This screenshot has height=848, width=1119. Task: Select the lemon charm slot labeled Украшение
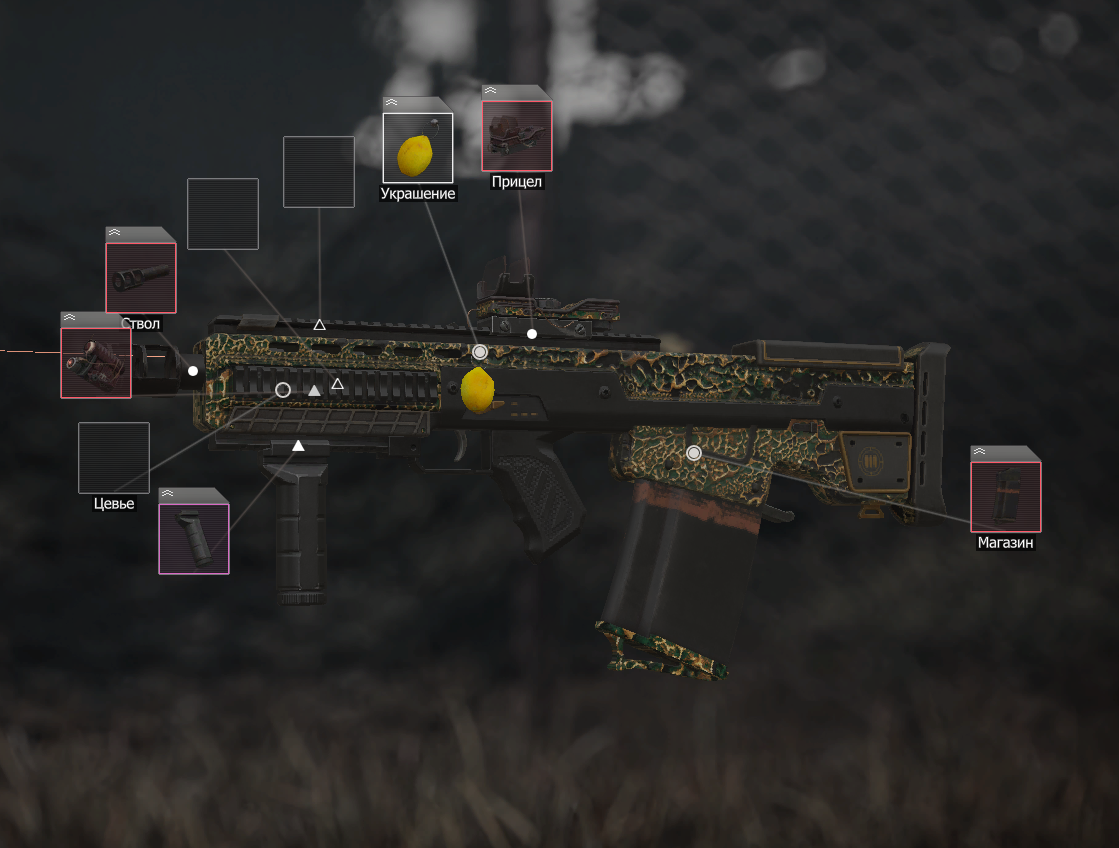418,148
